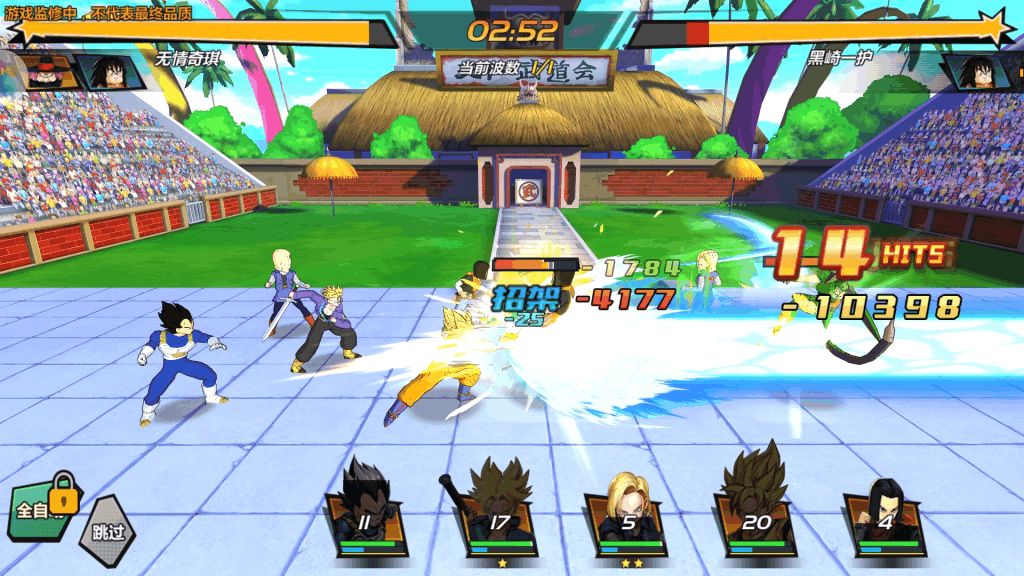1024x576 pixels.
Task: Open player 无情奇琪's red-hat avatar portrait
Action: [45, 71]
